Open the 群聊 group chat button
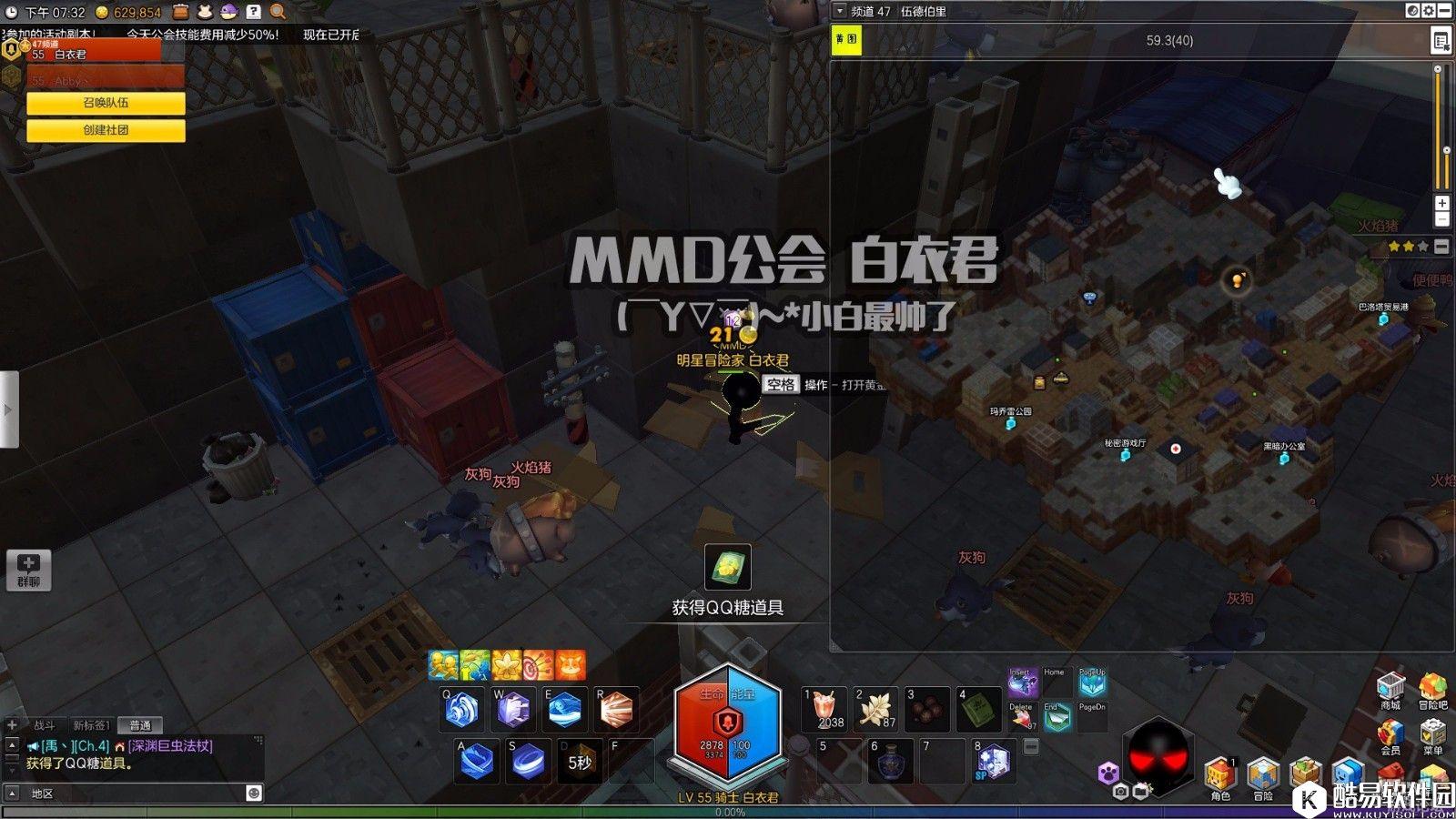 tap(28, 570)
